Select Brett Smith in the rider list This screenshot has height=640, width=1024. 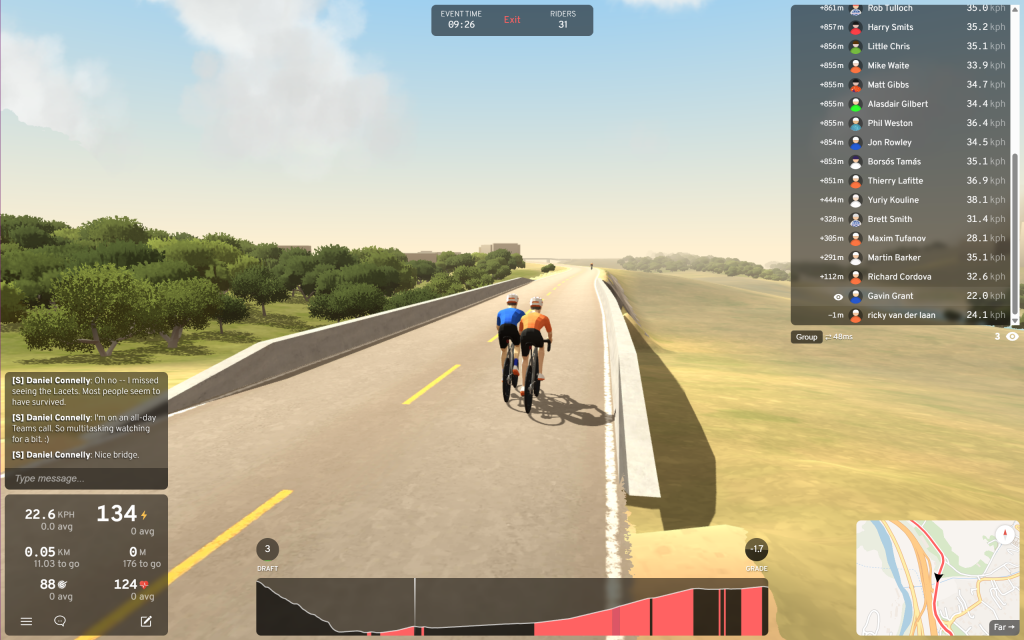[x=889, y=219]
